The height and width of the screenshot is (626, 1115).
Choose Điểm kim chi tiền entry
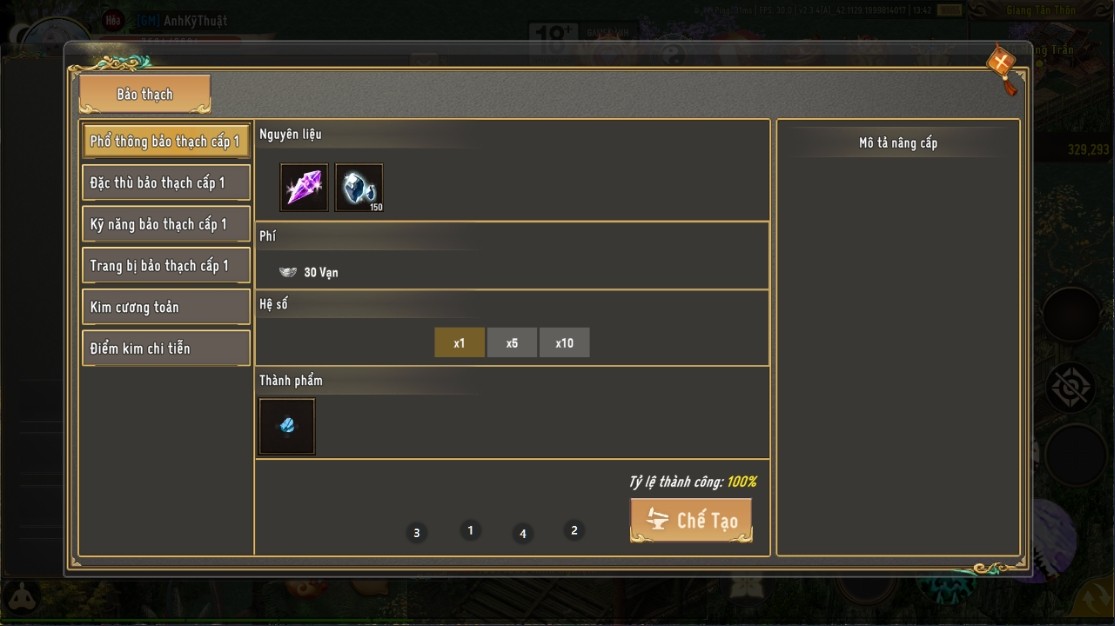pyautogui.click(x=166, y=348)
